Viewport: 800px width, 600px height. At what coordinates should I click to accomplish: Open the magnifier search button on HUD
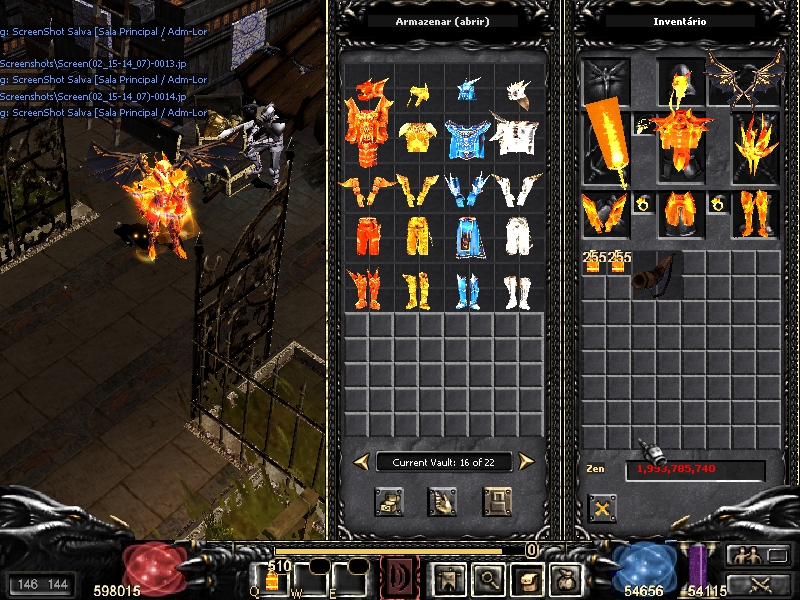[489, 578]
